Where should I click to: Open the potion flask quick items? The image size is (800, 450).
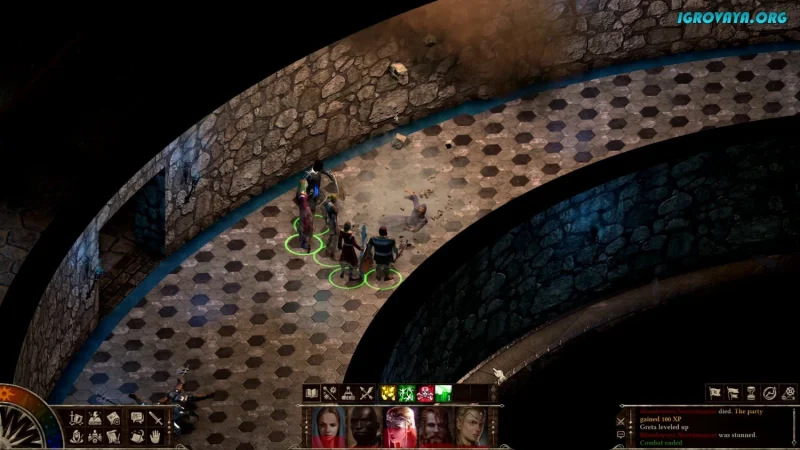pos(347,393)
